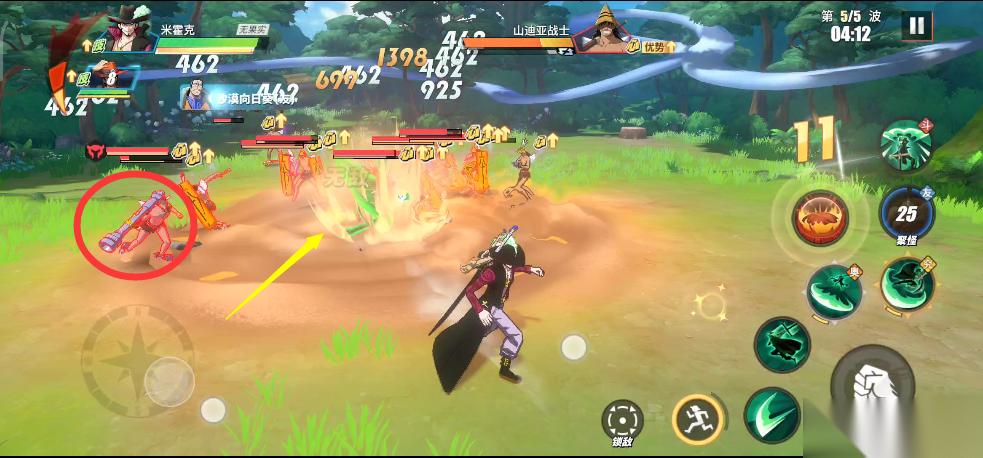The width and height of the screenshot is (983, 458).
Task: Select the 聚怪 skill showing 25
Action: (906, 213)
